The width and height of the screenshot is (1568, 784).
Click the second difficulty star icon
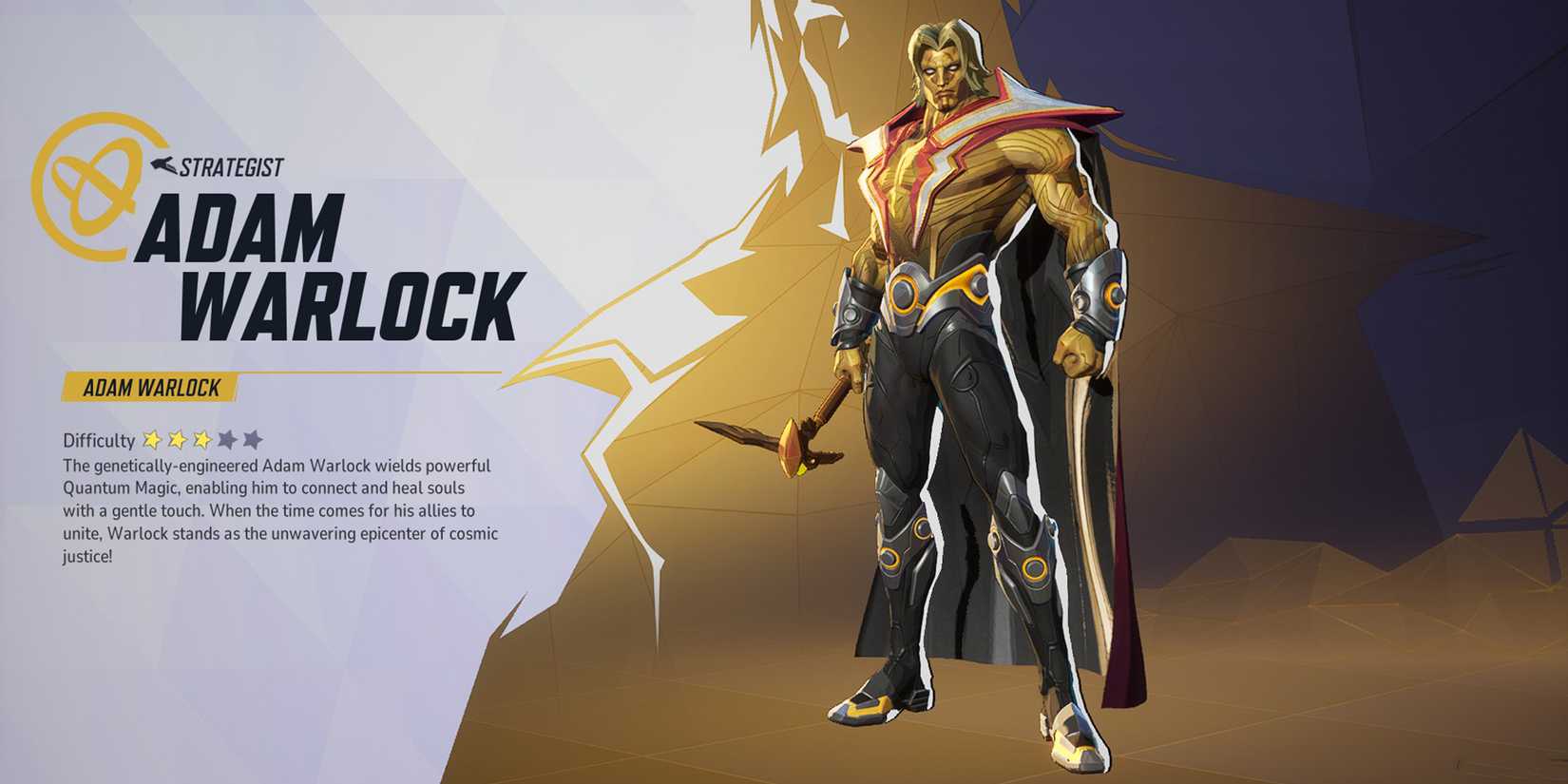[179, 438]
